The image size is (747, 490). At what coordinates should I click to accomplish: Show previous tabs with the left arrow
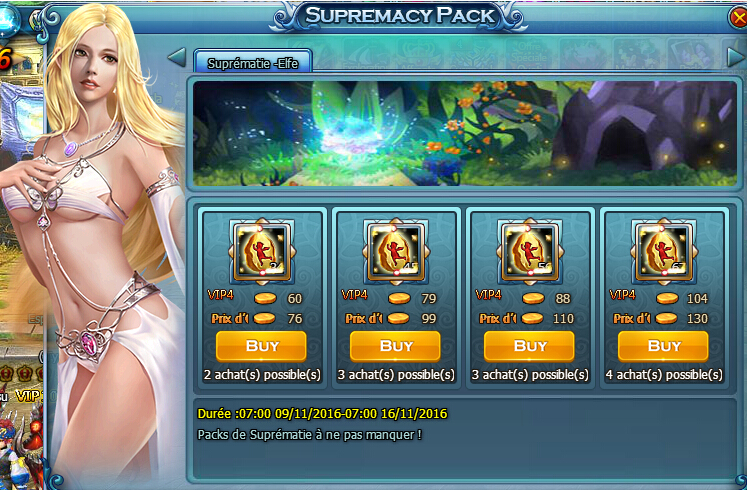pos(178,55)
